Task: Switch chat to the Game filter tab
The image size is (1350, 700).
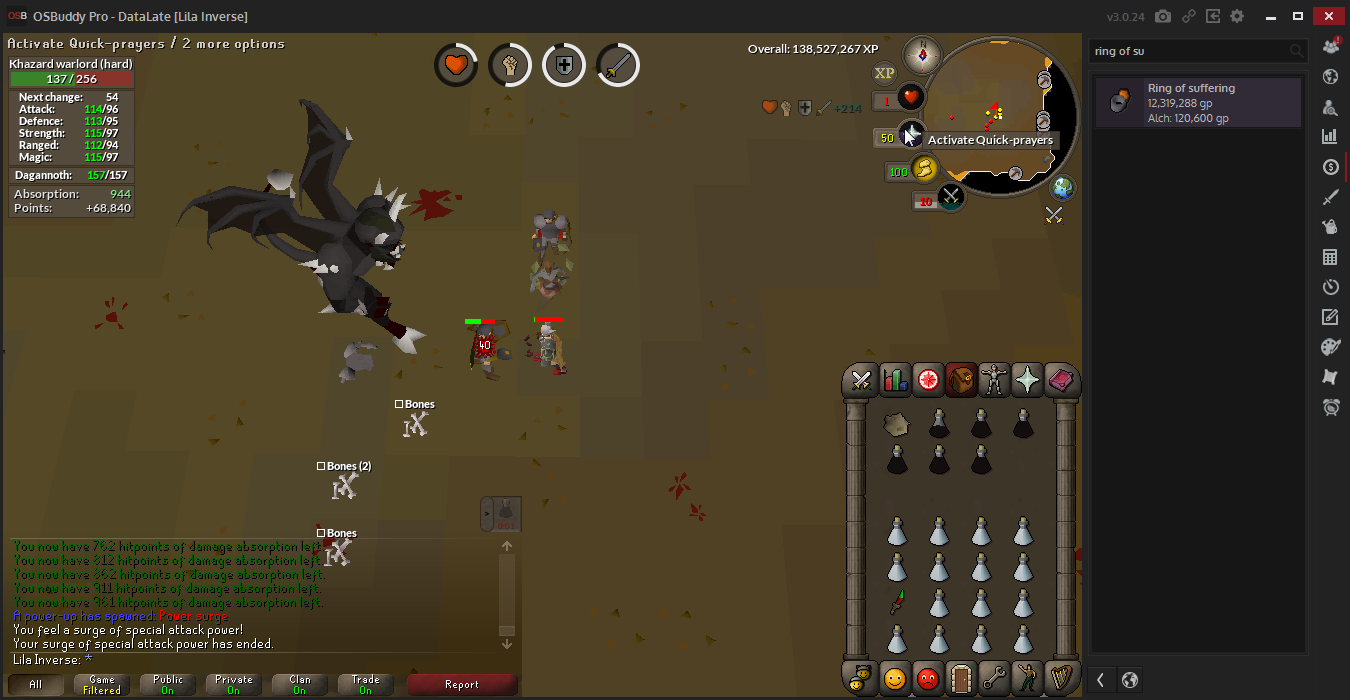Action: point(102,685)
